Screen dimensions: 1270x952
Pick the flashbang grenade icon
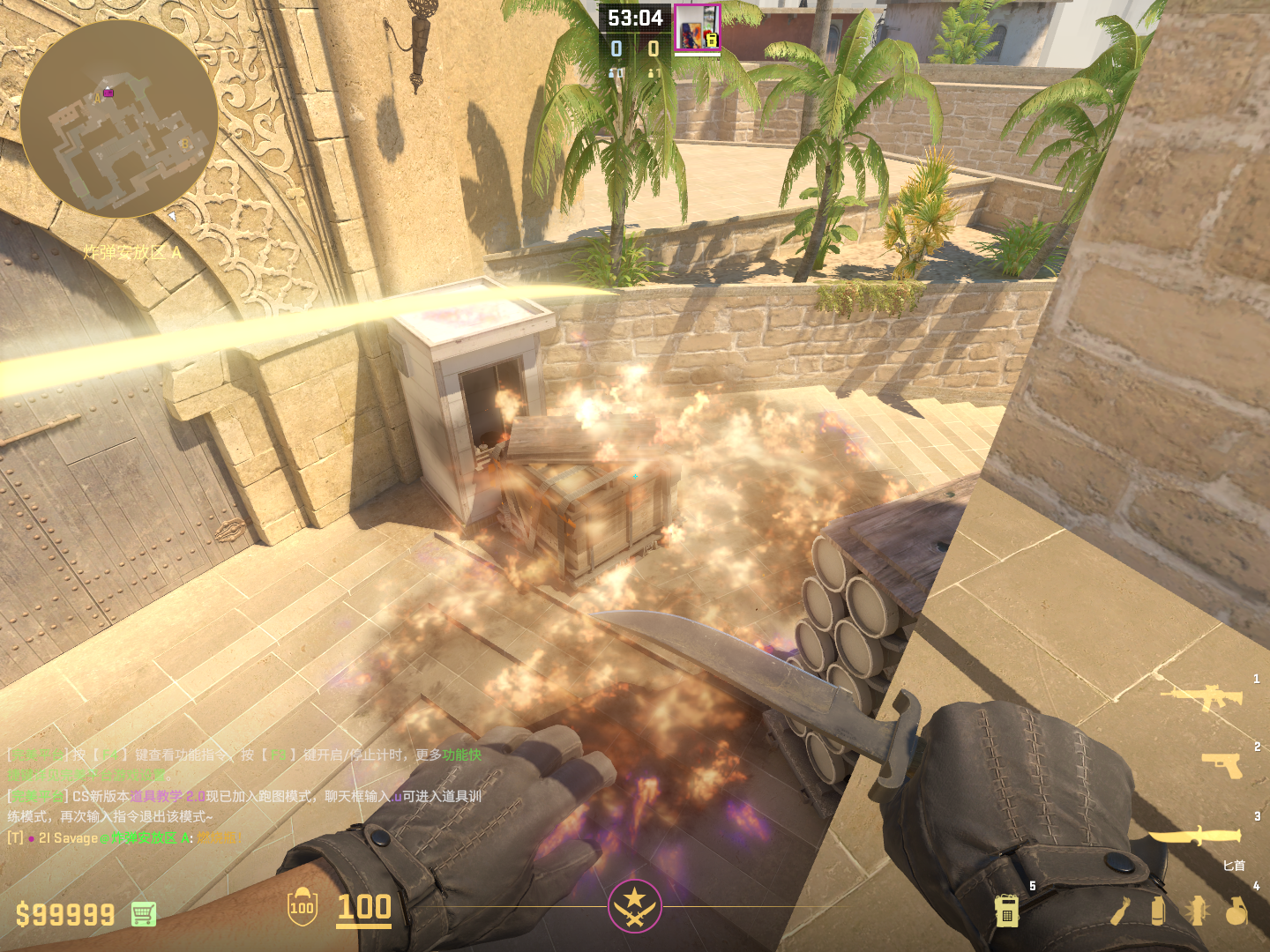tap(1197, 911)
